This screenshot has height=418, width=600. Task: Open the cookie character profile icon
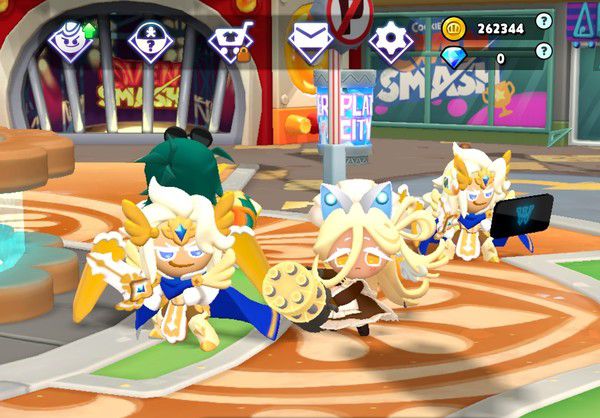[x=70, y=41]
